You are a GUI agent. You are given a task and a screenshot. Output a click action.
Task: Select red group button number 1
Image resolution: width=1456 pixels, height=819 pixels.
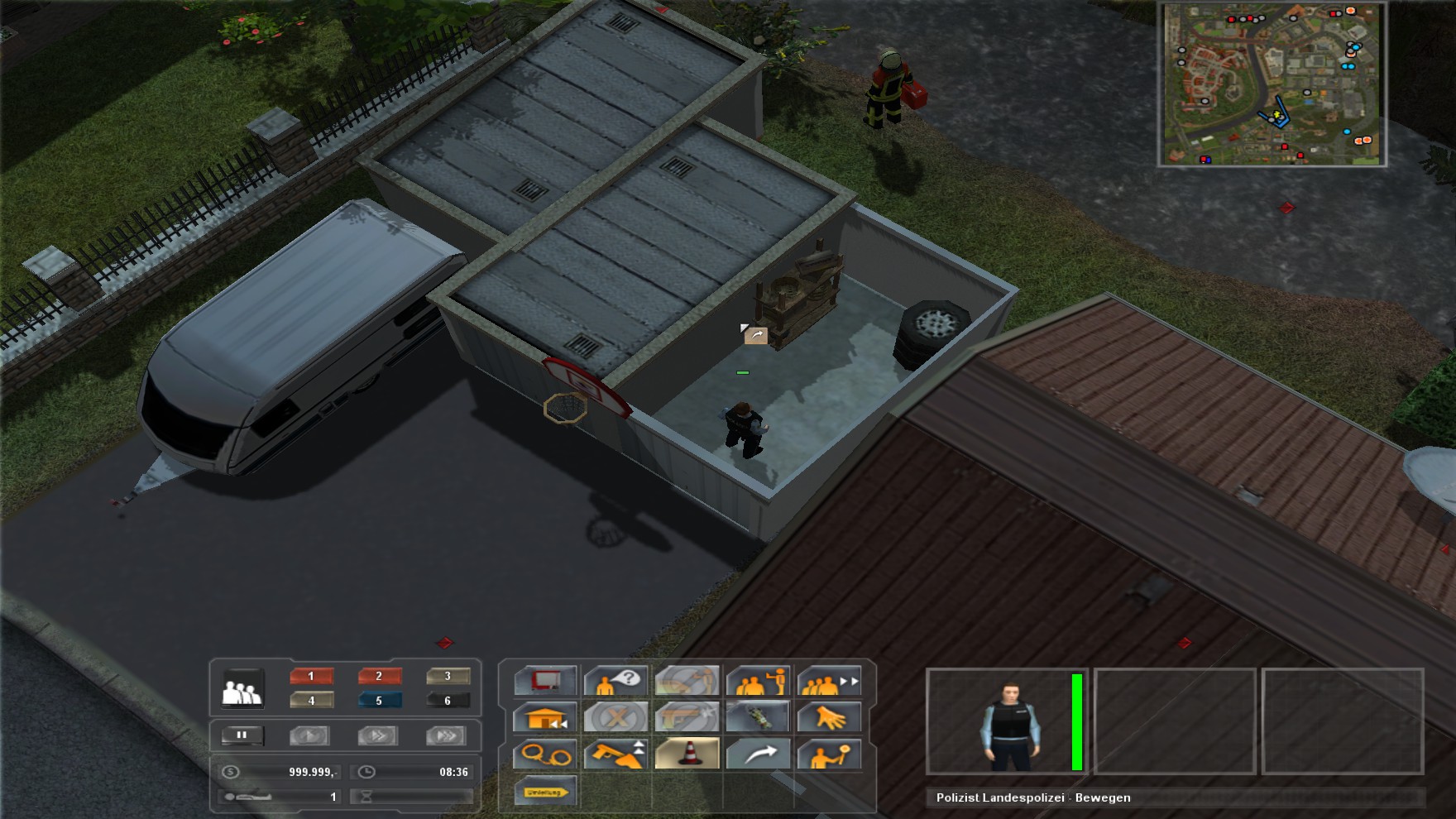[312, 676]
